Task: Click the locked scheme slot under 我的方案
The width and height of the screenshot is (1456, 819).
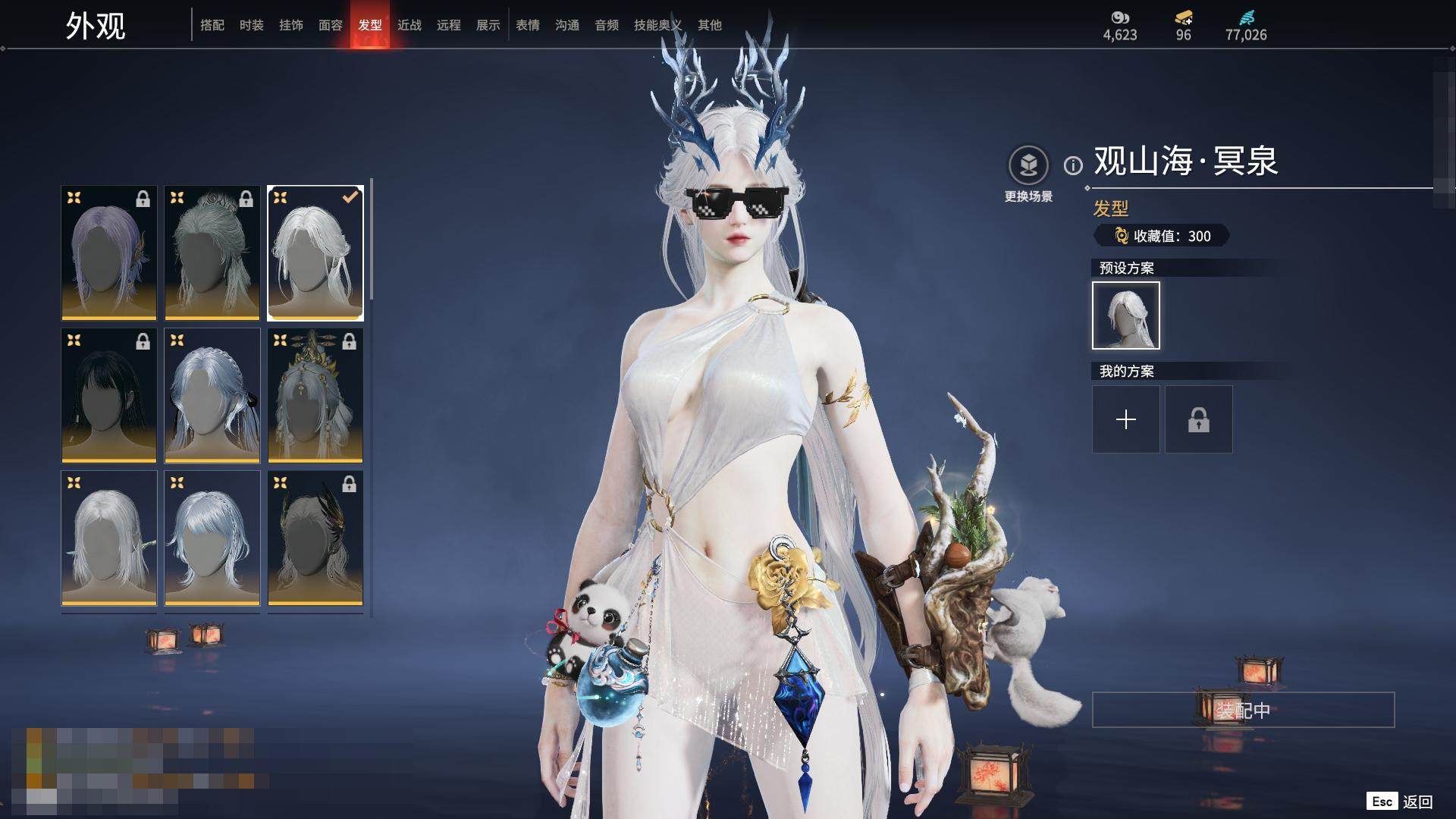Action: point(1198,419)
